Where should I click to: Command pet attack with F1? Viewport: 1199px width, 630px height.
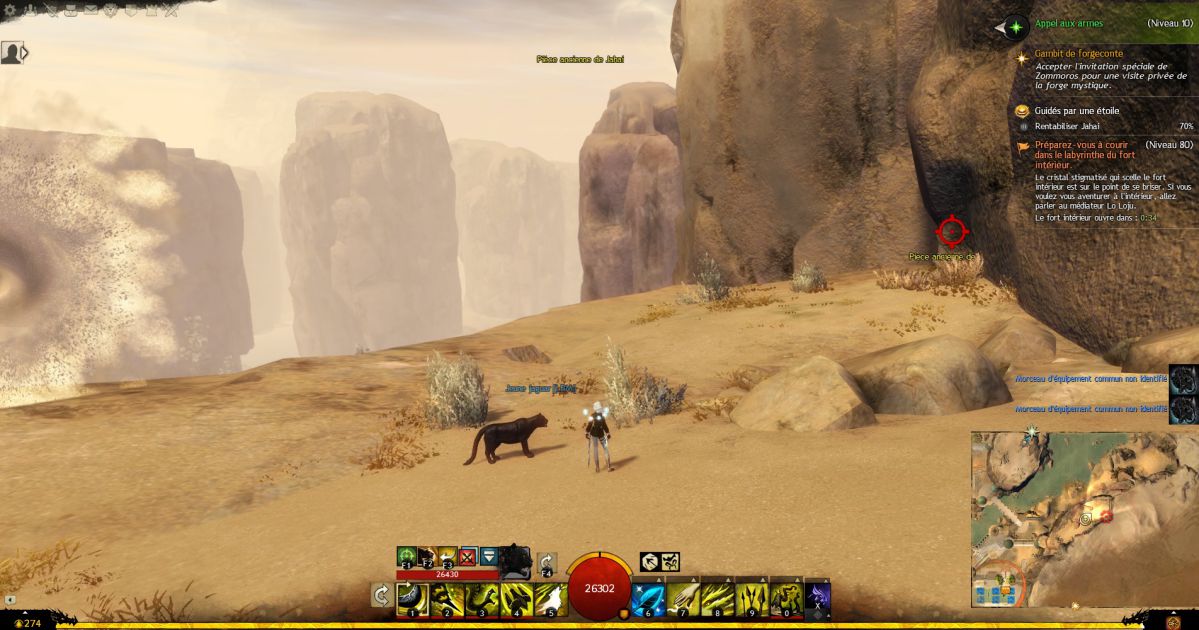[x=407, y=557]
